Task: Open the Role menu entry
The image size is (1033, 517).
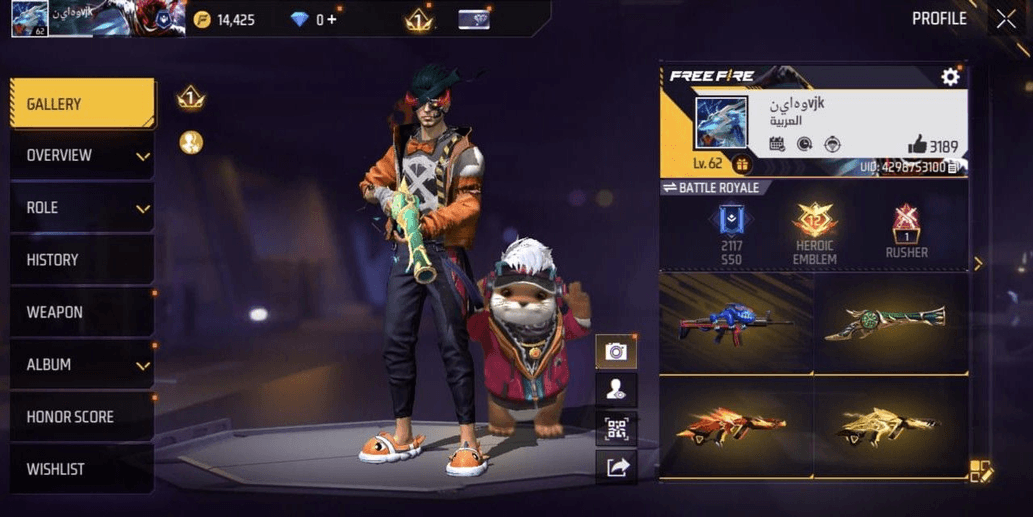Action: [x=82, y=208]
